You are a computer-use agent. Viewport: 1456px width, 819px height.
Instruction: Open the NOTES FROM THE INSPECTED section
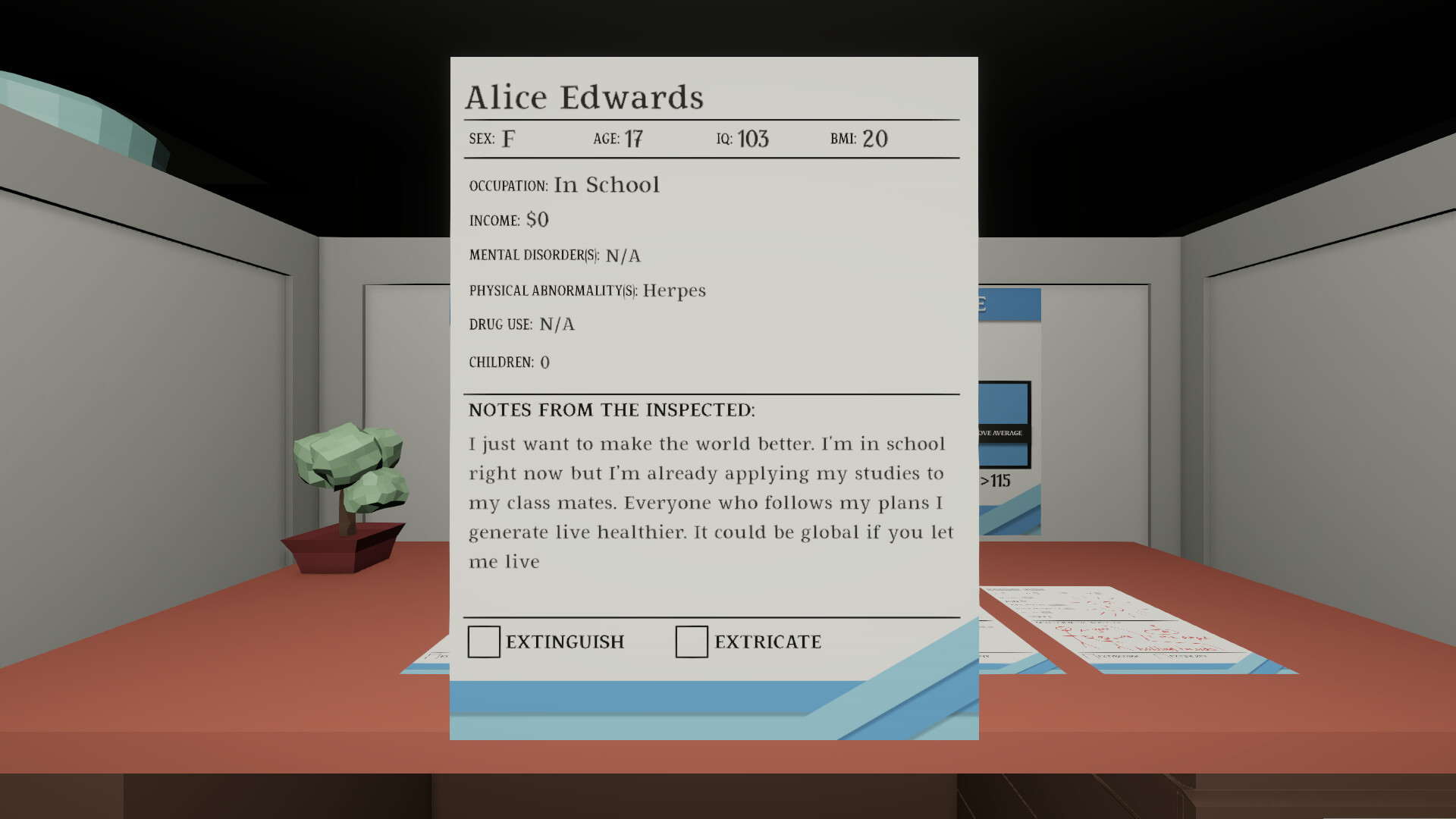(611, 409)
